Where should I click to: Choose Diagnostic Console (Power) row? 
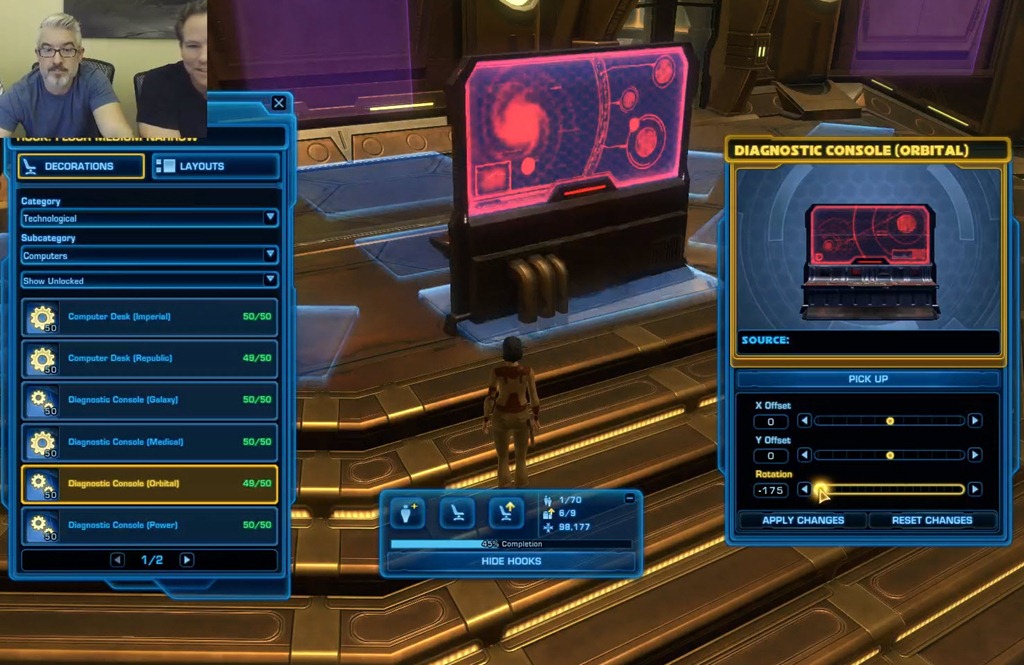pyautogui.click(x=149, y=525)
